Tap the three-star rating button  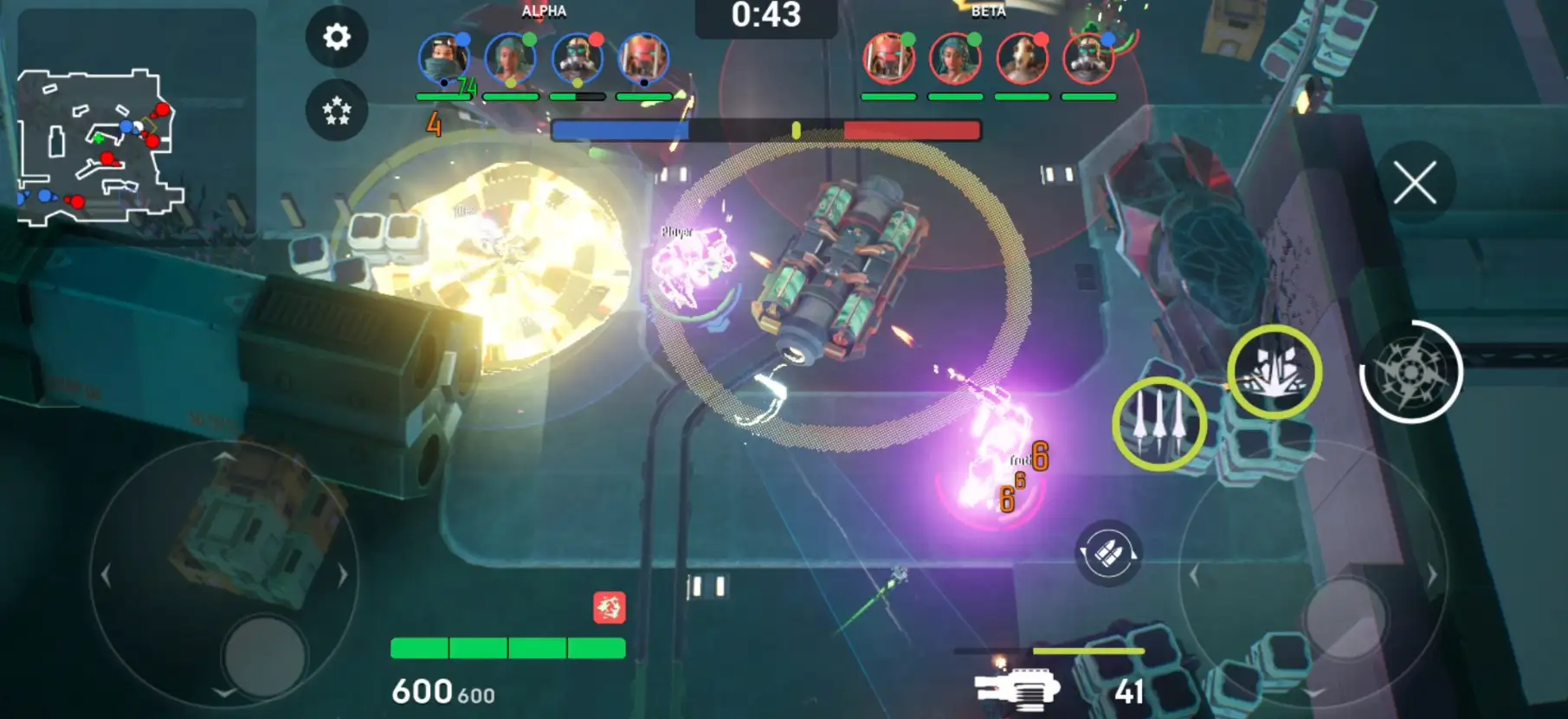coord(337,110)
